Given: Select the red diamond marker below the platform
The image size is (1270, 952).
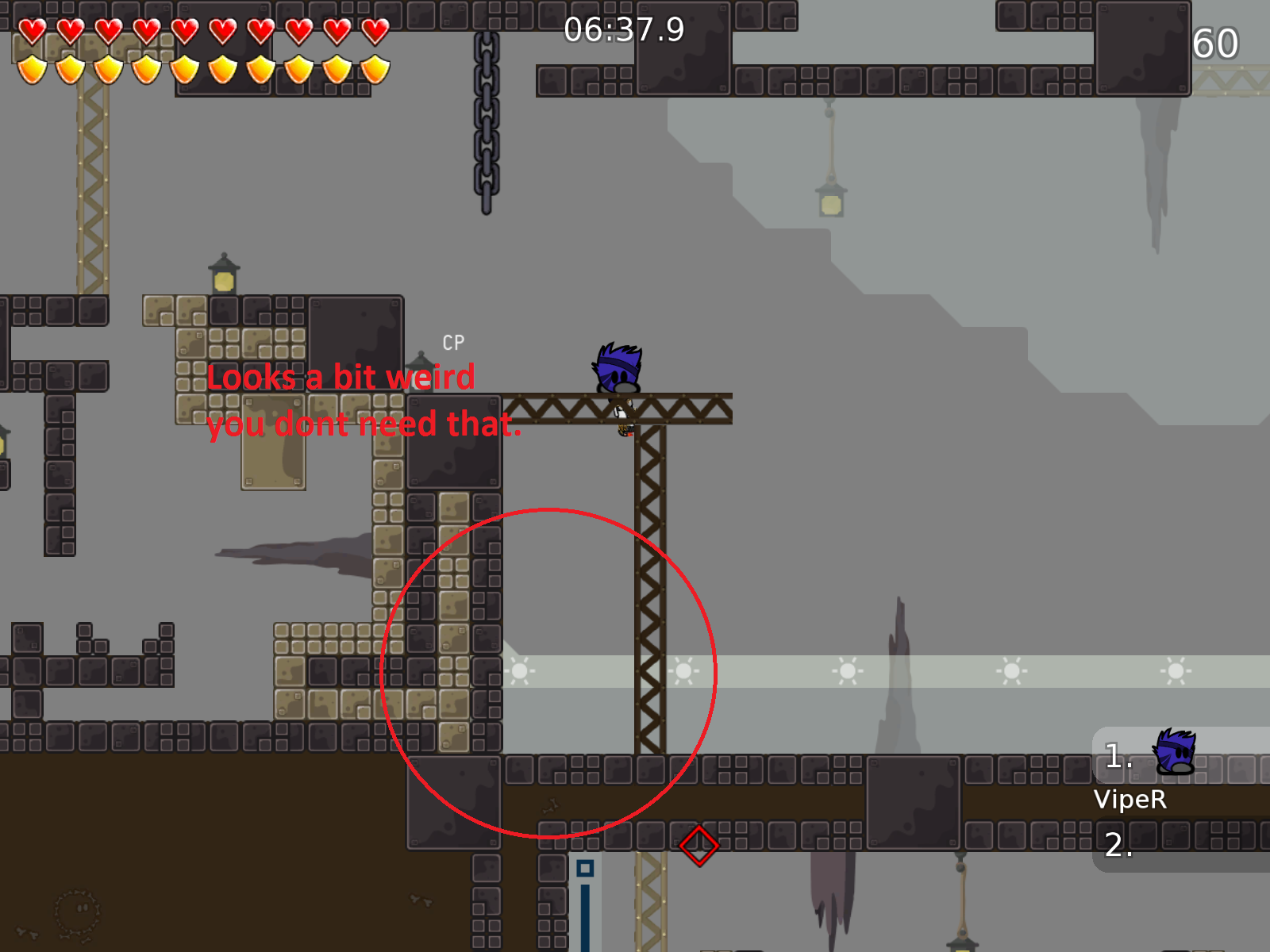Looking at the screenshot, I should [x=699, y=845].
